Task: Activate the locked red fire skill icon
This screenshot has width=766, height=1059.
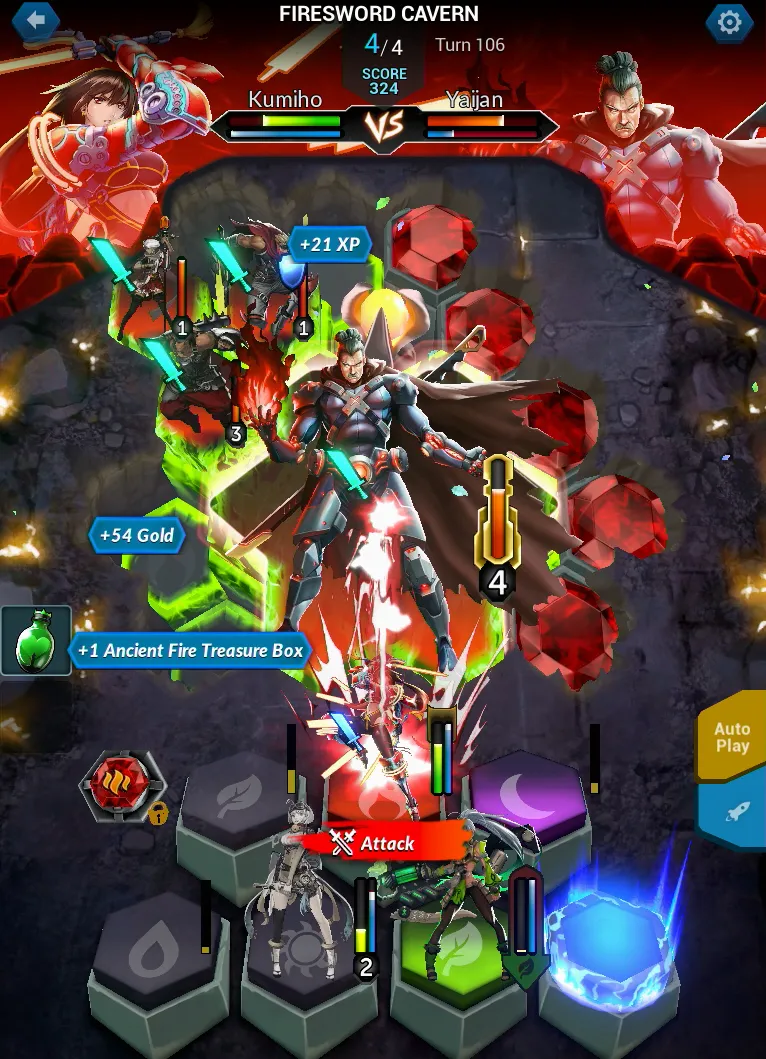Action: click(122, 784)
